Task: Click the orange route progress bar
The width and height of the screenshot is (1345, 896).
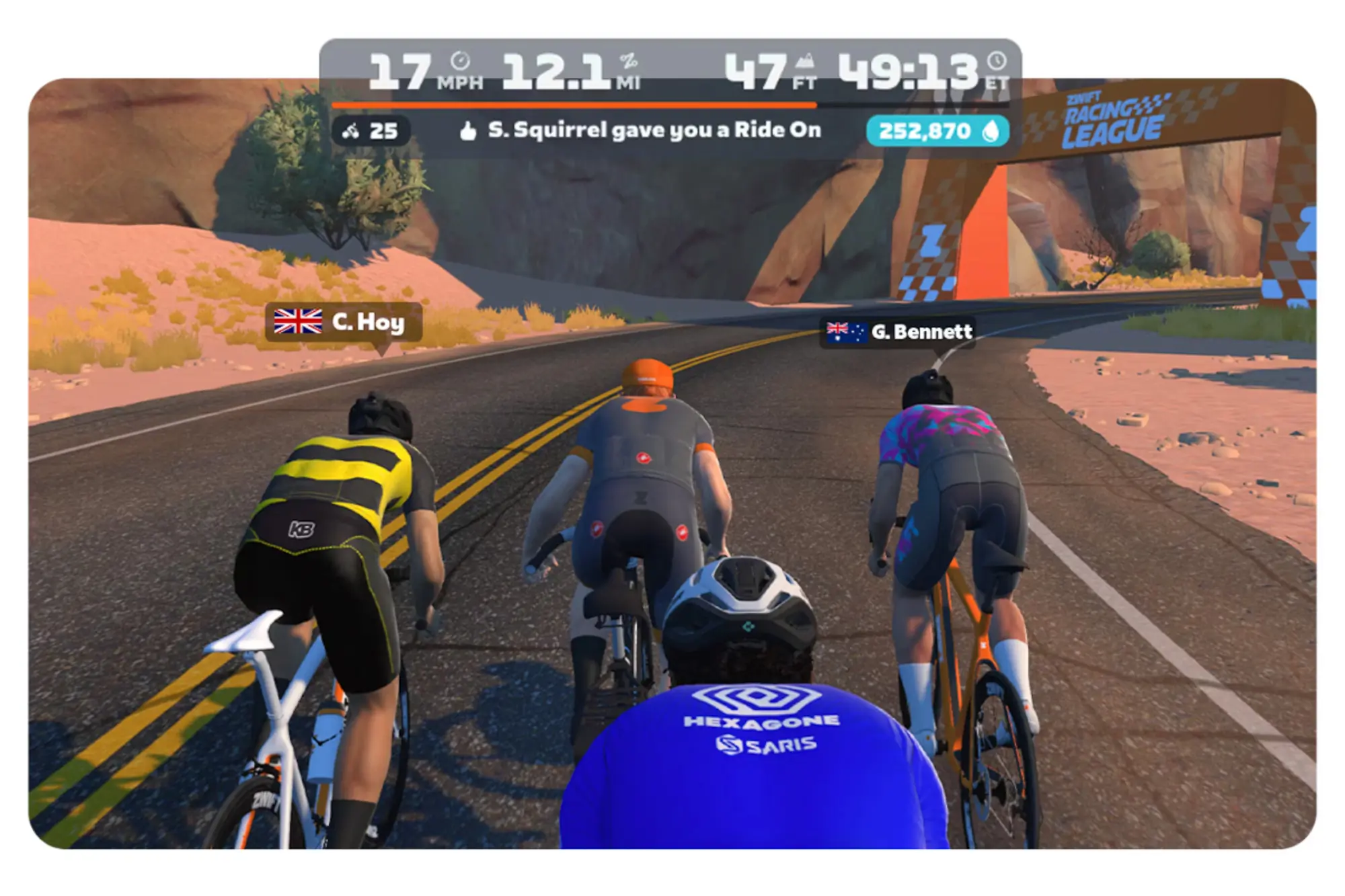Action: (x=572, y=105)
